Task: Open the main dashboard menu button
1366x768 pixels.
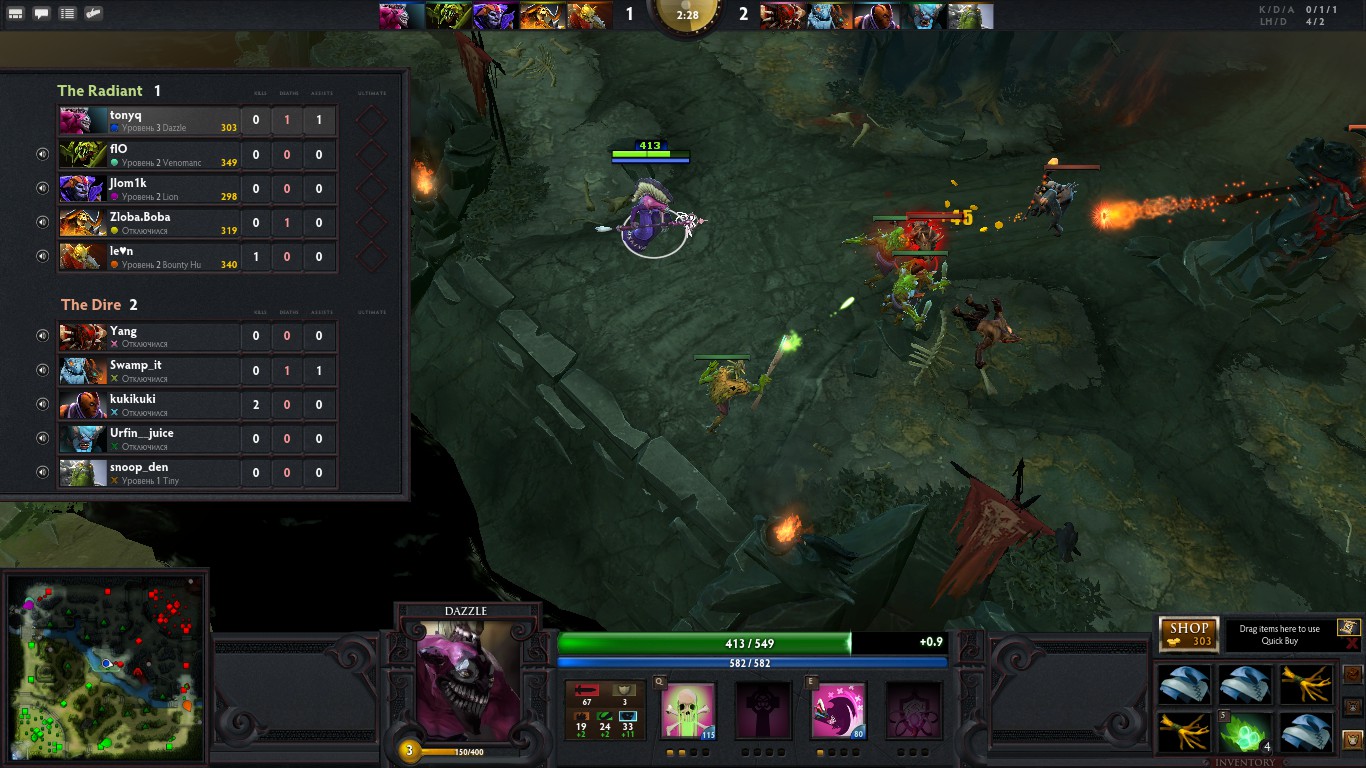Action: (16, 14)
